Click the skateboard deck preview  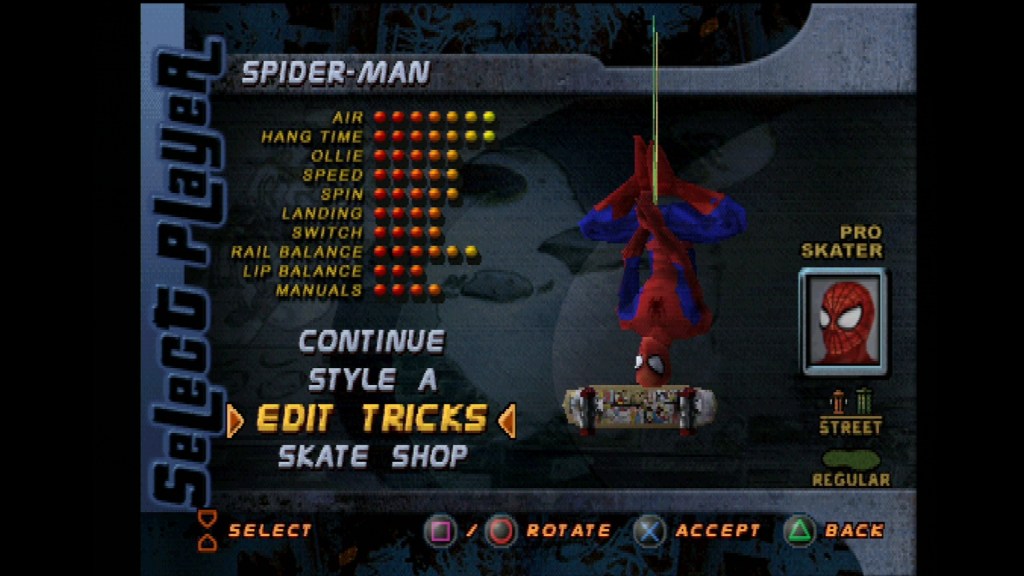[x=640, y=408]
